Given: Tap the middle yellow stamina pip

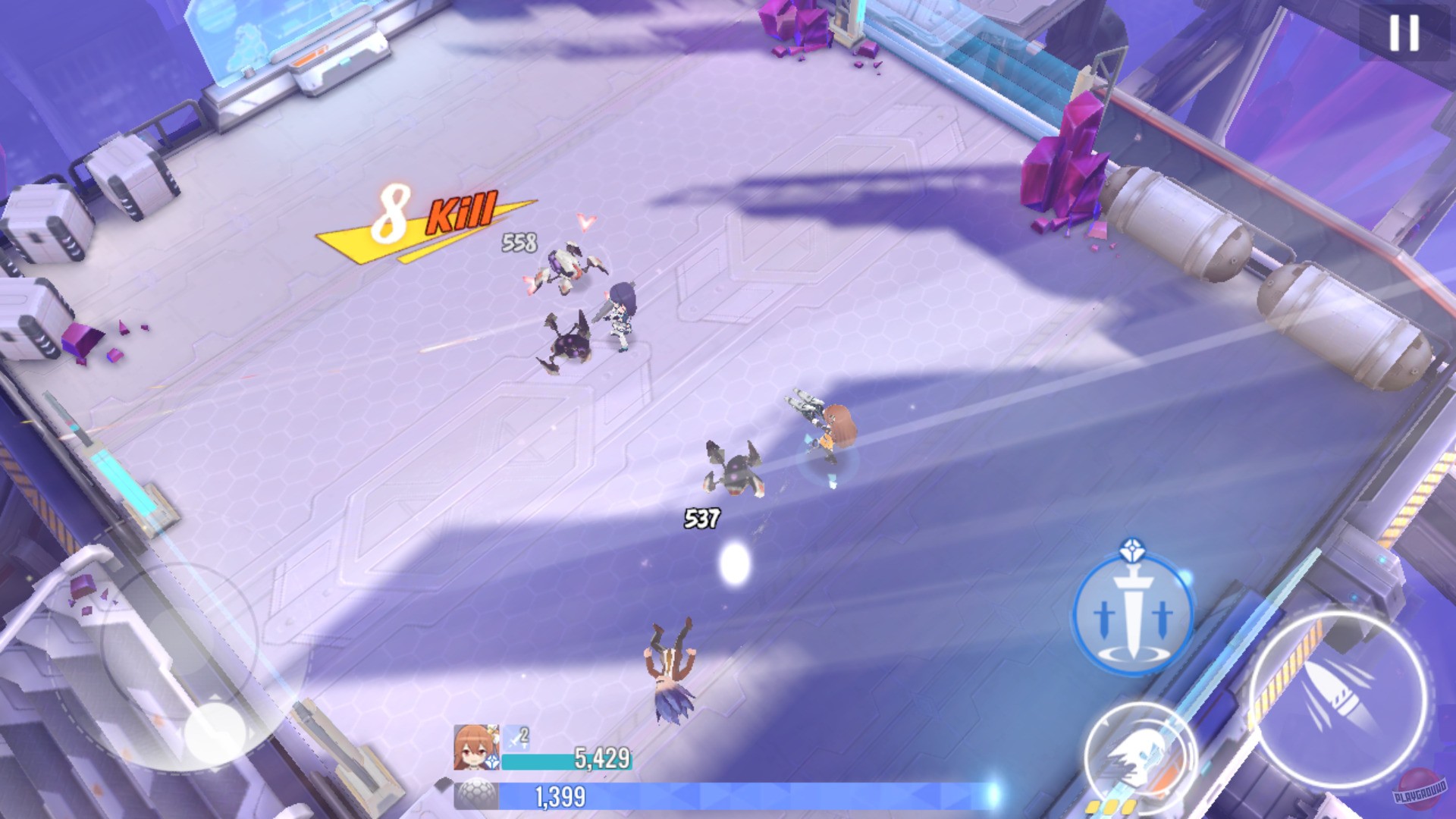Looking at the screenshot, I should pyautogui.click(x=1112, y=807).
